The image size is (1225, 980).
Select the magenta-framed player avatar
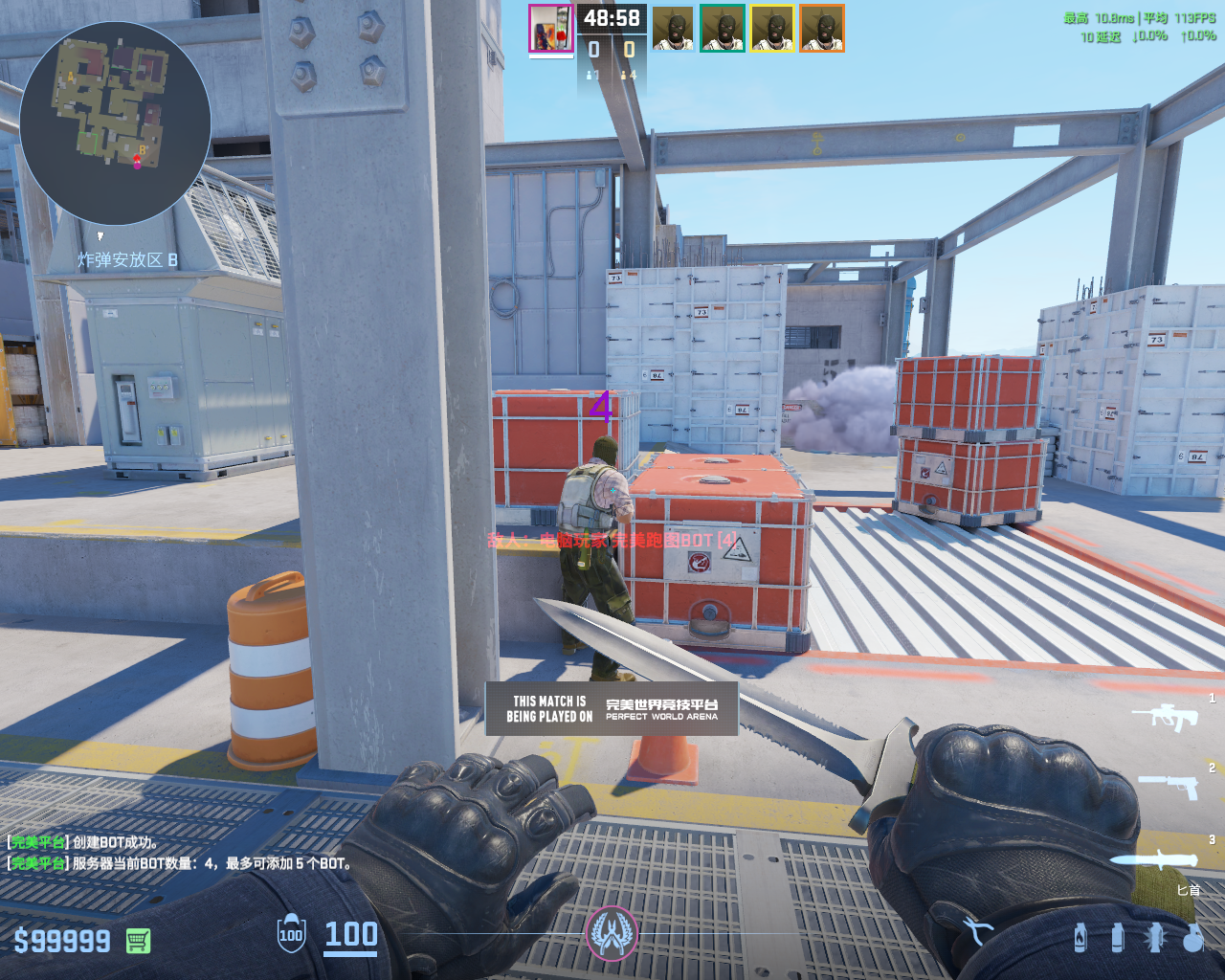550,29
